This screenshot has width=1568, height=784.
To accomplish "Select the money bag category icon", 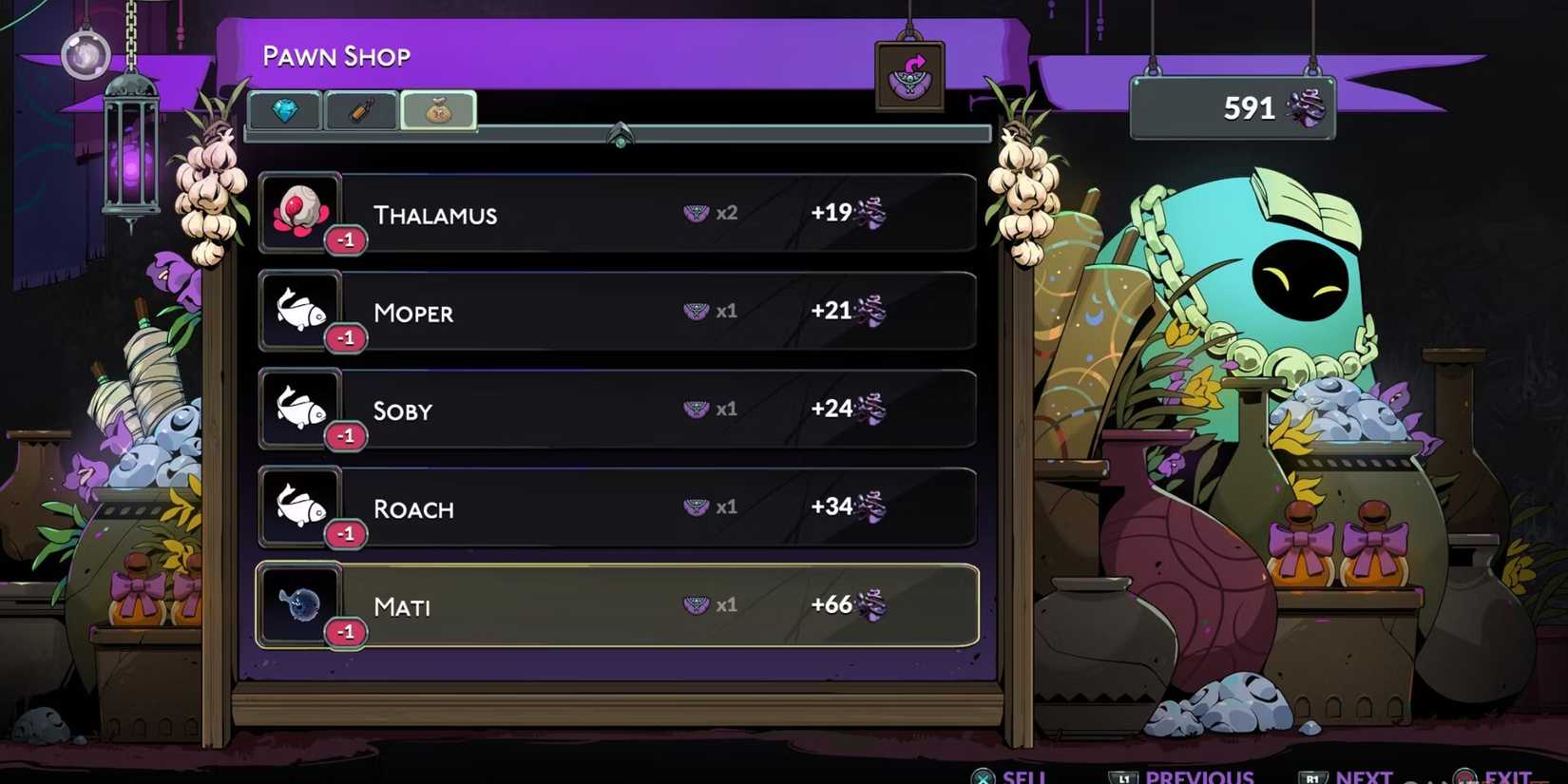I will [438, 109].
